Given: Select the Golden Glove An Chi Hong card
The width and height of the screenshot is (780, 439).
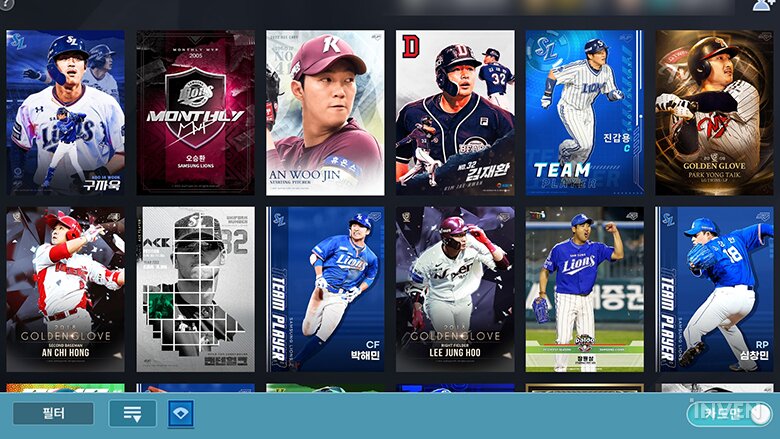Looking at the screenshot, I should click(66, 289).
